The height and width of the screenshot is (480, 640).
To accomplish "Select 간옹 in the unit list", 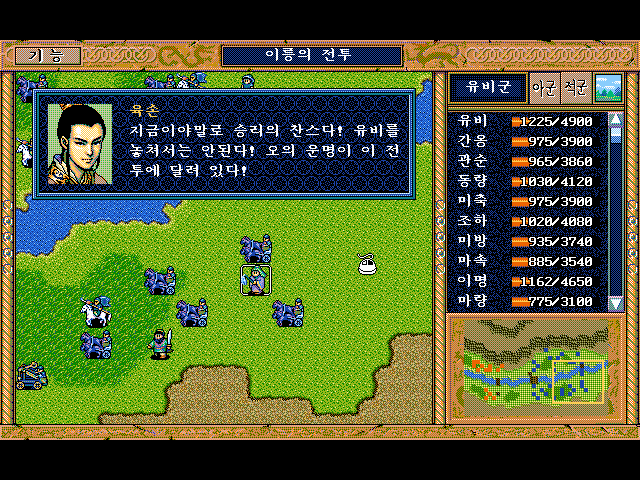I will coord(470,141).
